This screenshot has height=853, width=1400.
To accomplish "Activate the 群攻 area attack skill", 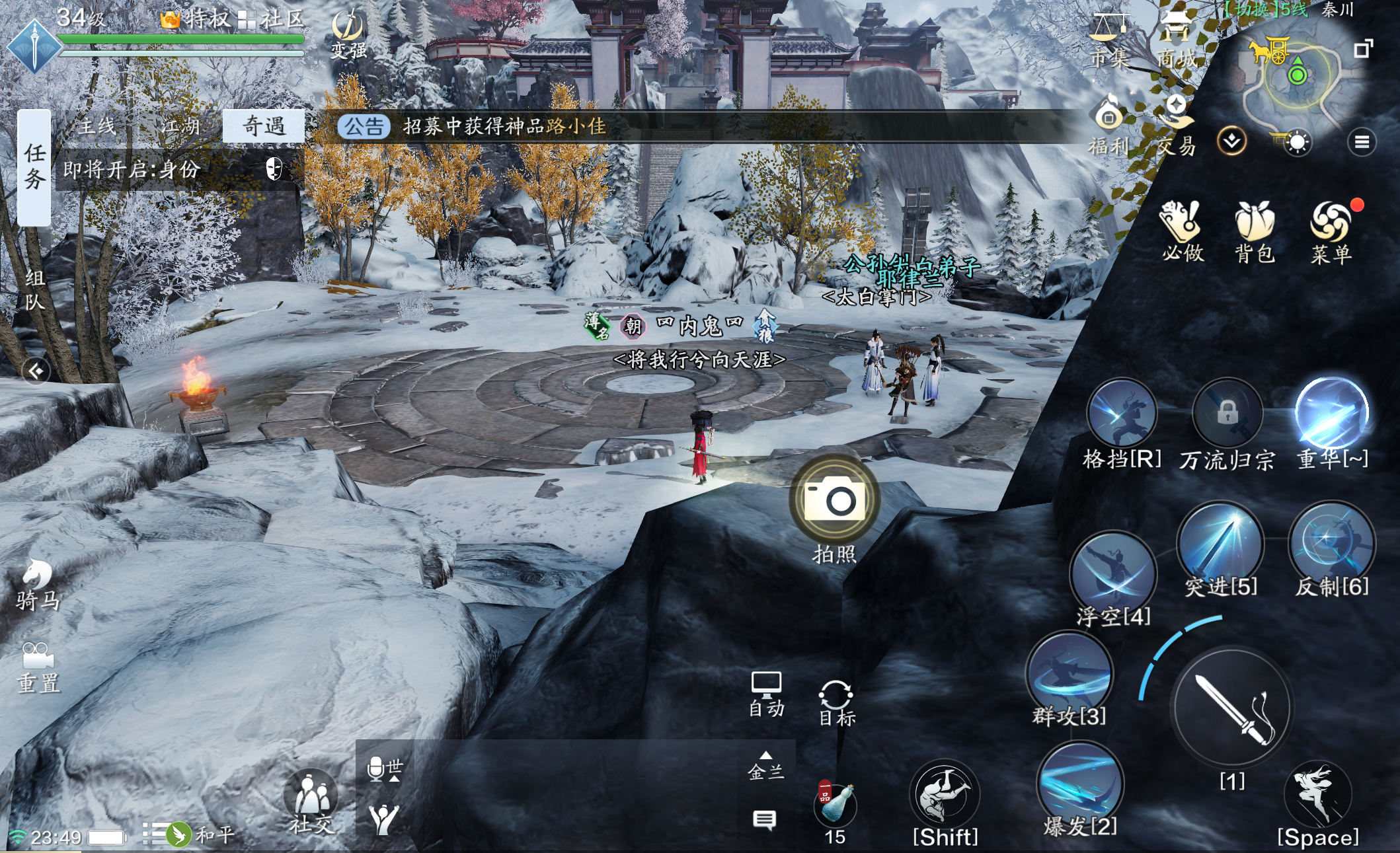I will point(1069,673).
